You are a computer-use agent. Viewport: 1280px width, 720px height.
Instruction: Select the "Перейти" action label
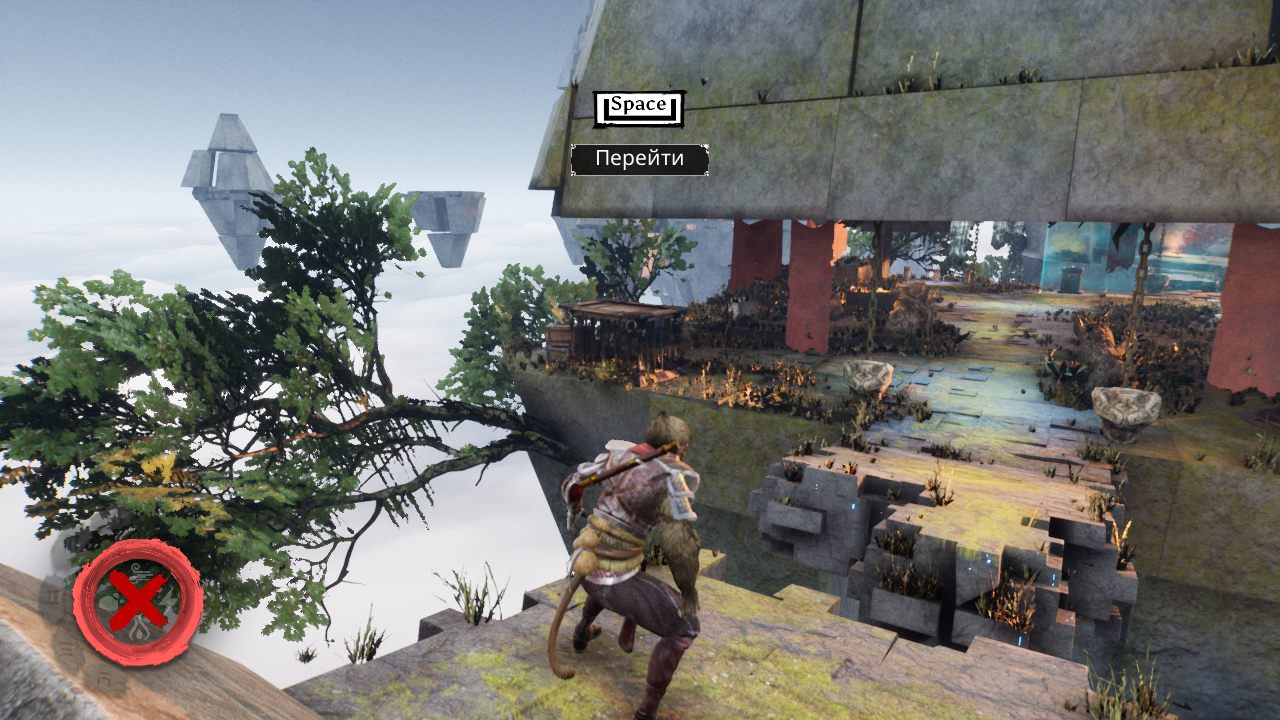click(x=640, y=159)
